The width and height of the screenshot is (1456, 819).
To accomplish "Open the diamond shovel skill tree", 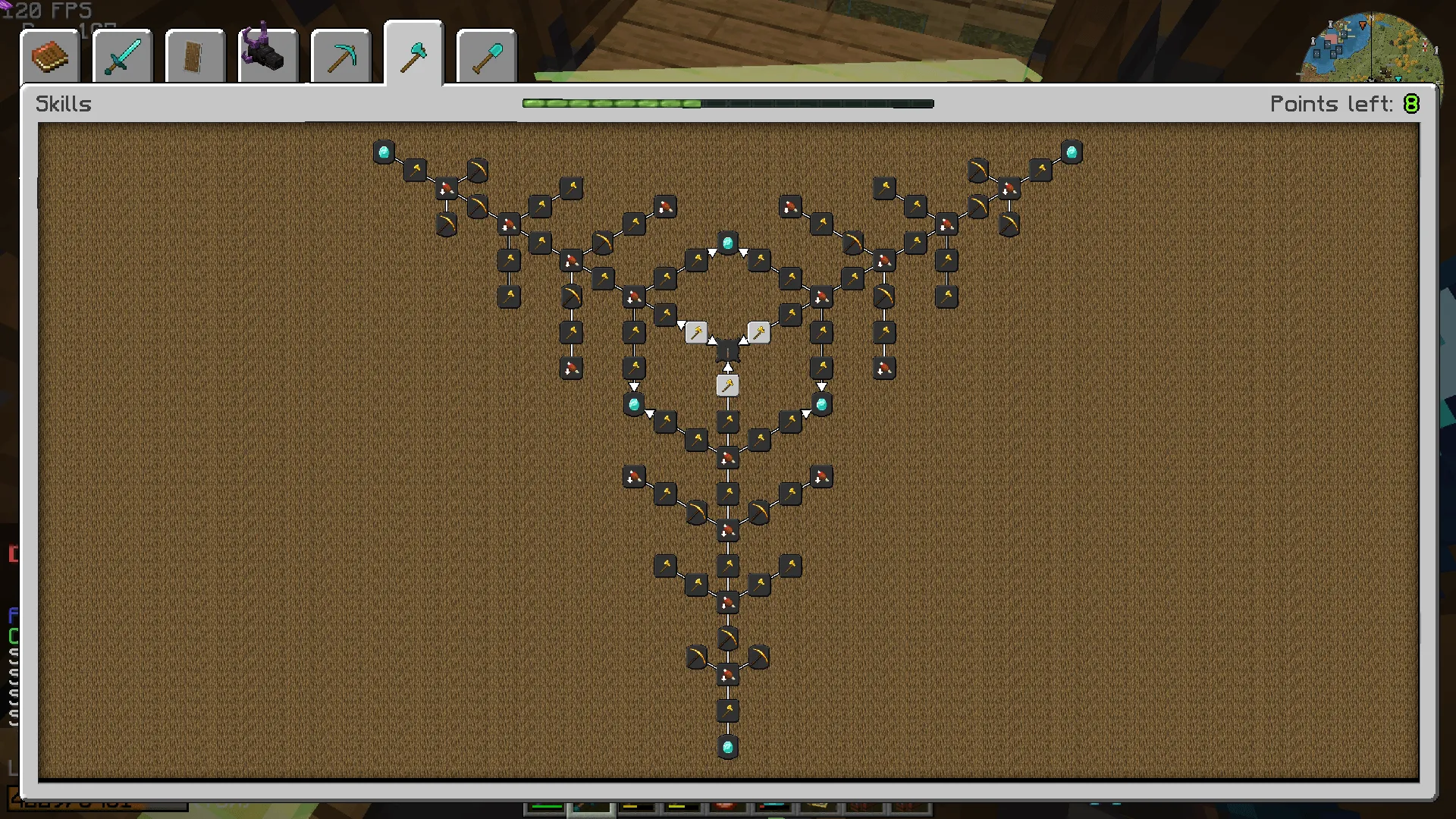I will click(485, 55).
